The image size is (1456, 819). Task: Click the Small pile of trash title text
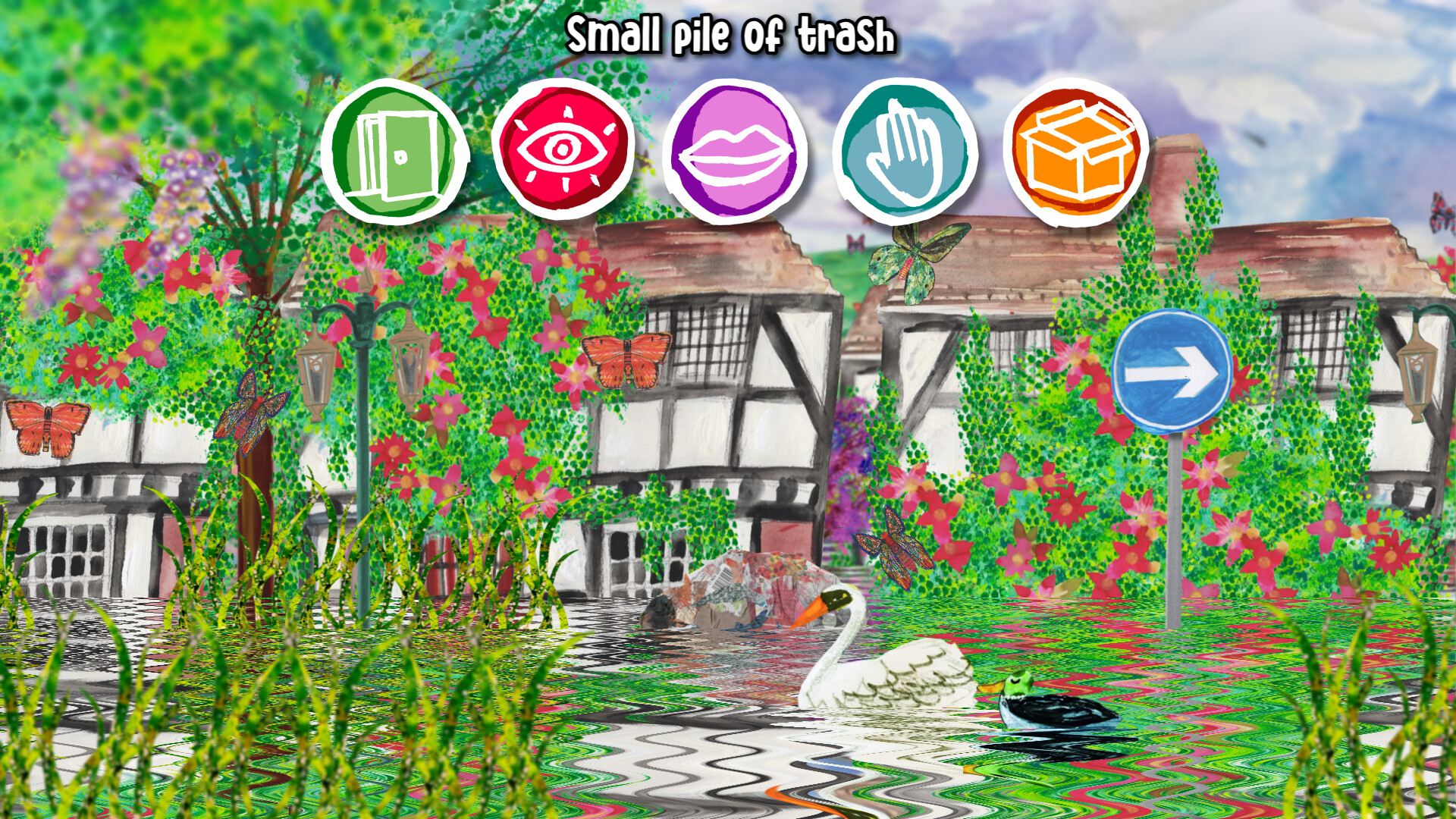732,34
